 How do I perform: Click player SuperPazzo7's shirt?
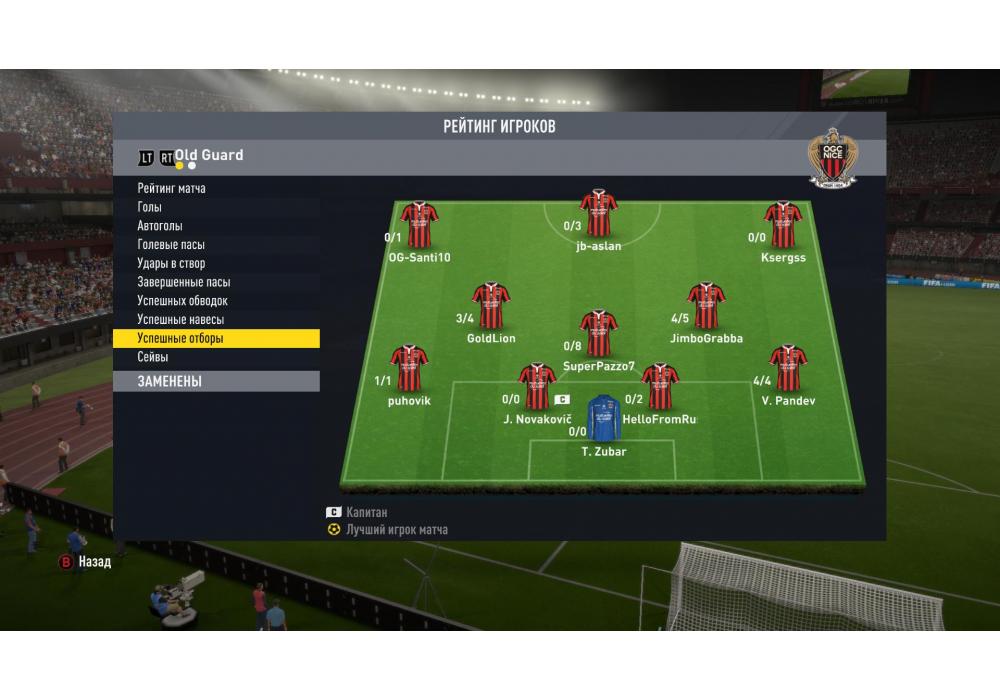pyautogui.click(x=598, y=334)
